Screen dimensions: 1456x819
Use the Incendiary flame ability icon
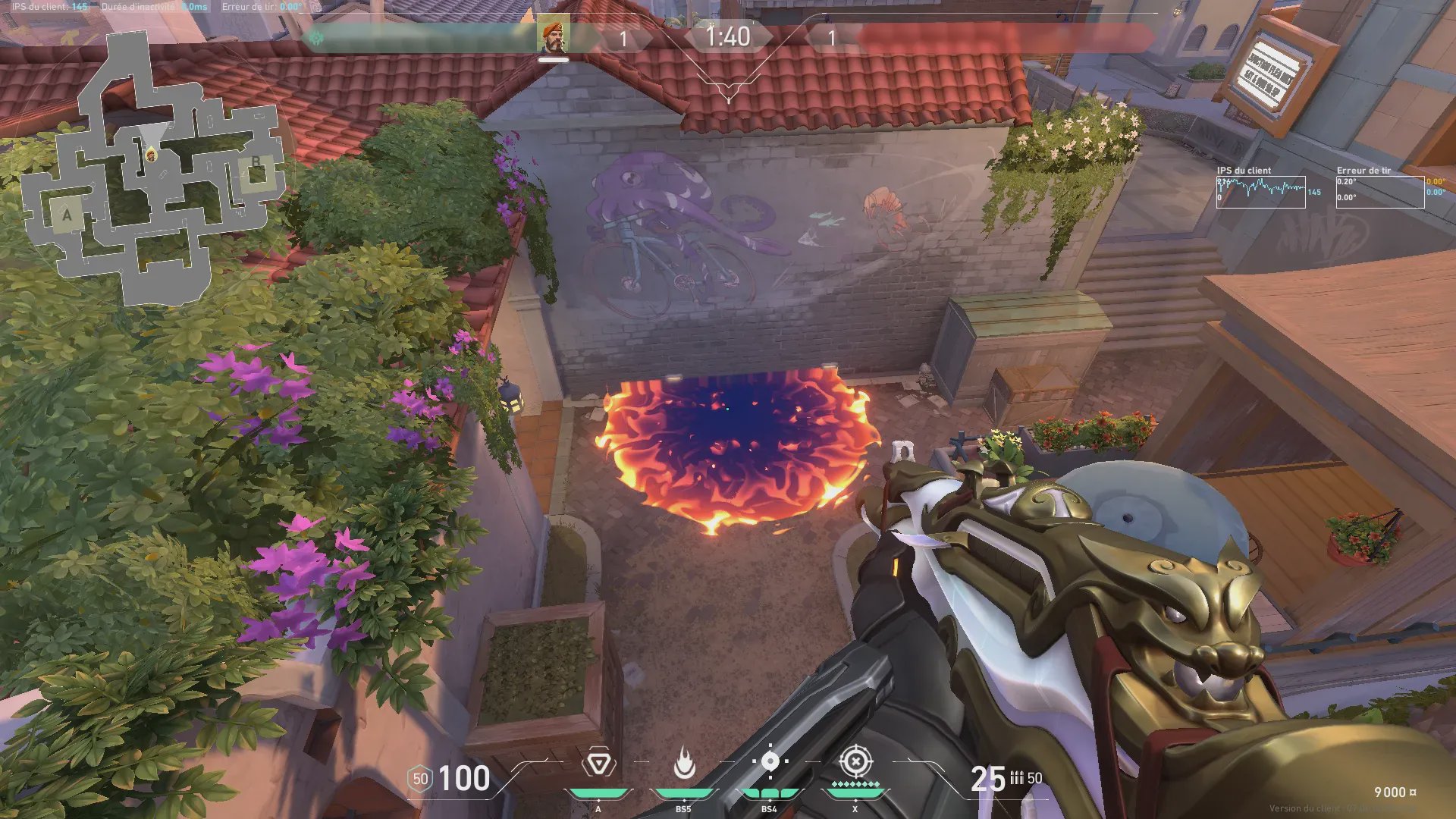tap(684, 763)
